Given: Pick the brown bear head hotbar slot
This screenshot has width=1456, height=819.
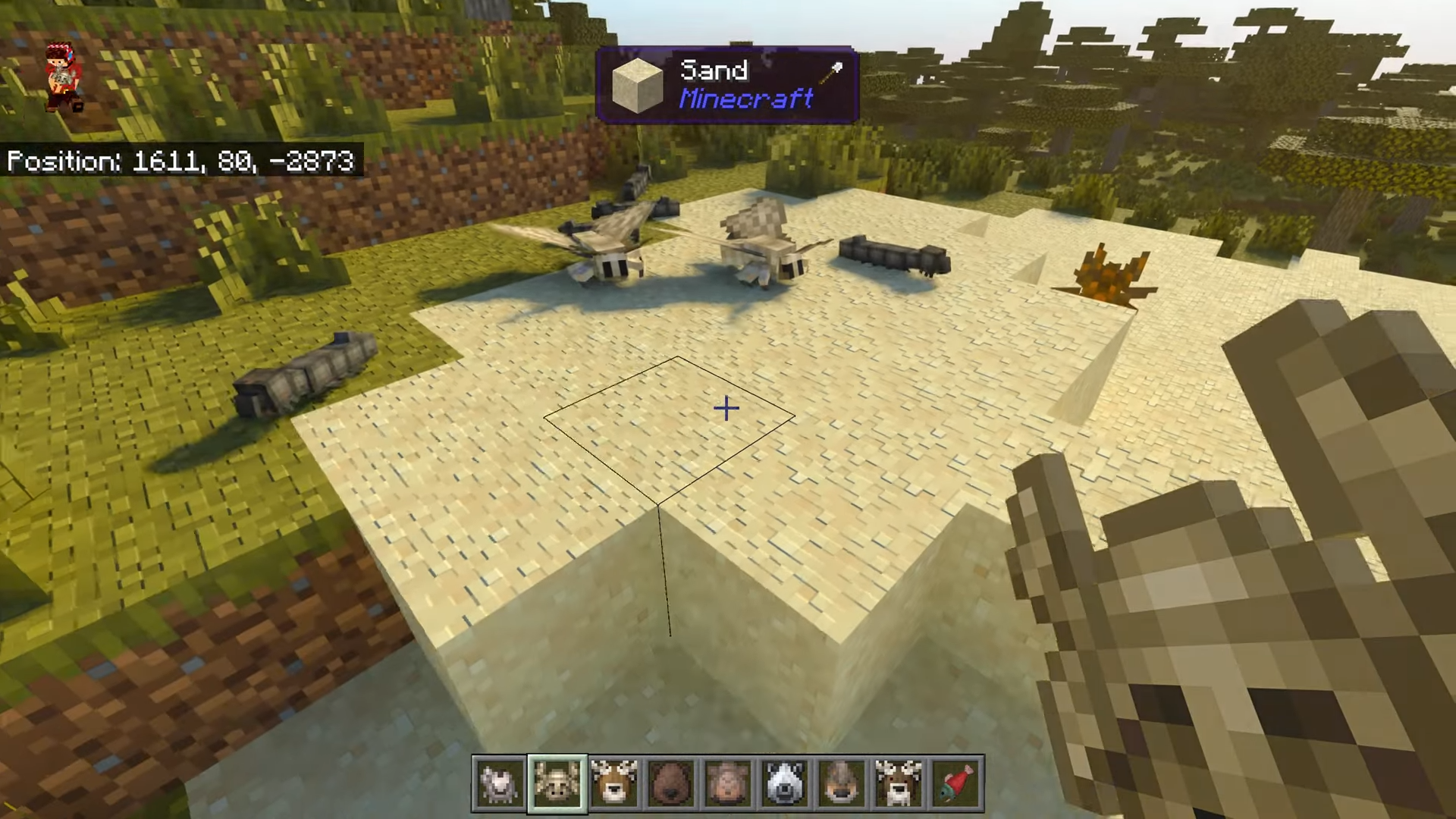Looking at the screenshot, I should tap(671, 783).
